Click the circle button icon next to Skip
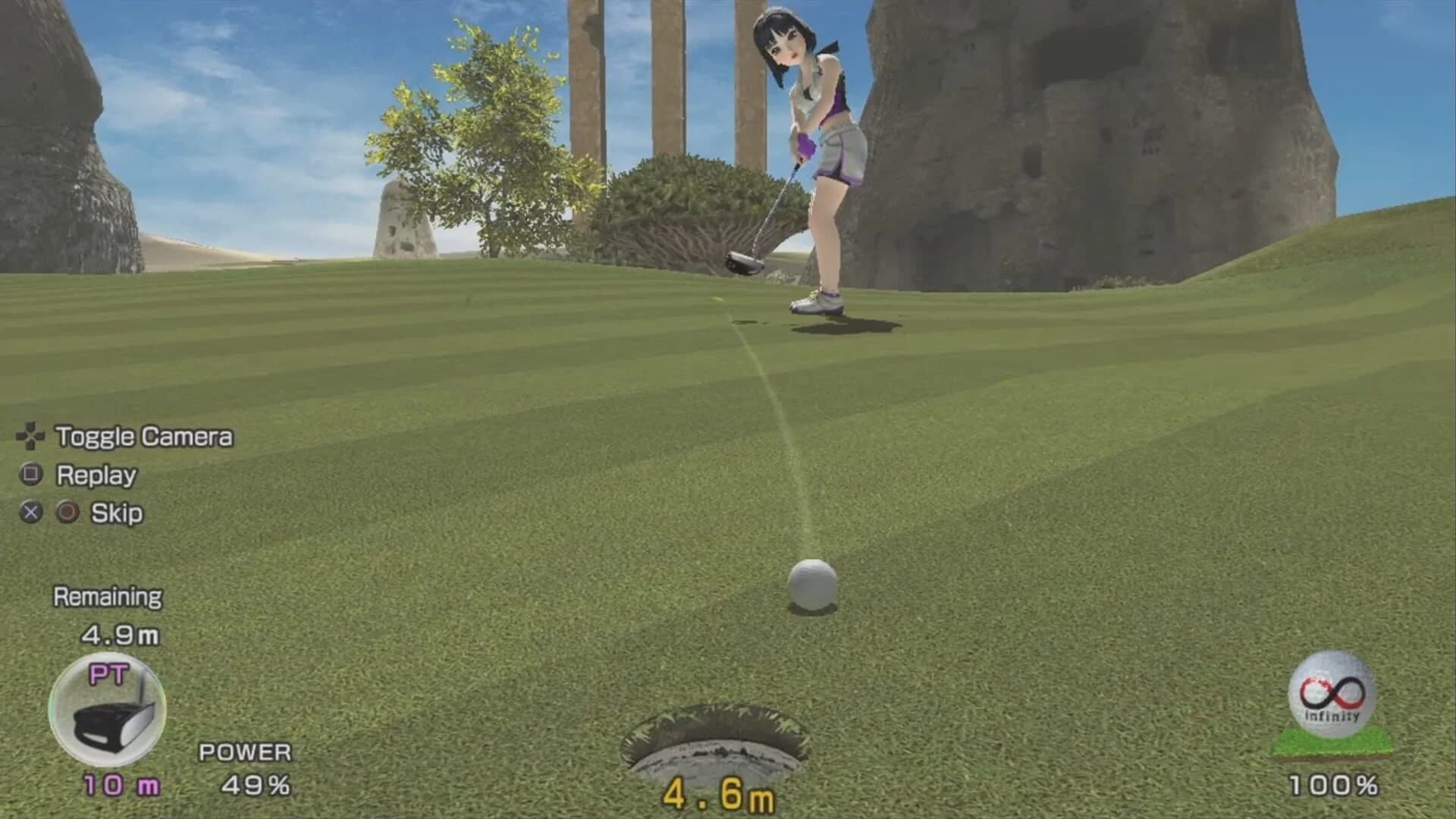This screenshot has height=819, width=1456. coord(67,513)
